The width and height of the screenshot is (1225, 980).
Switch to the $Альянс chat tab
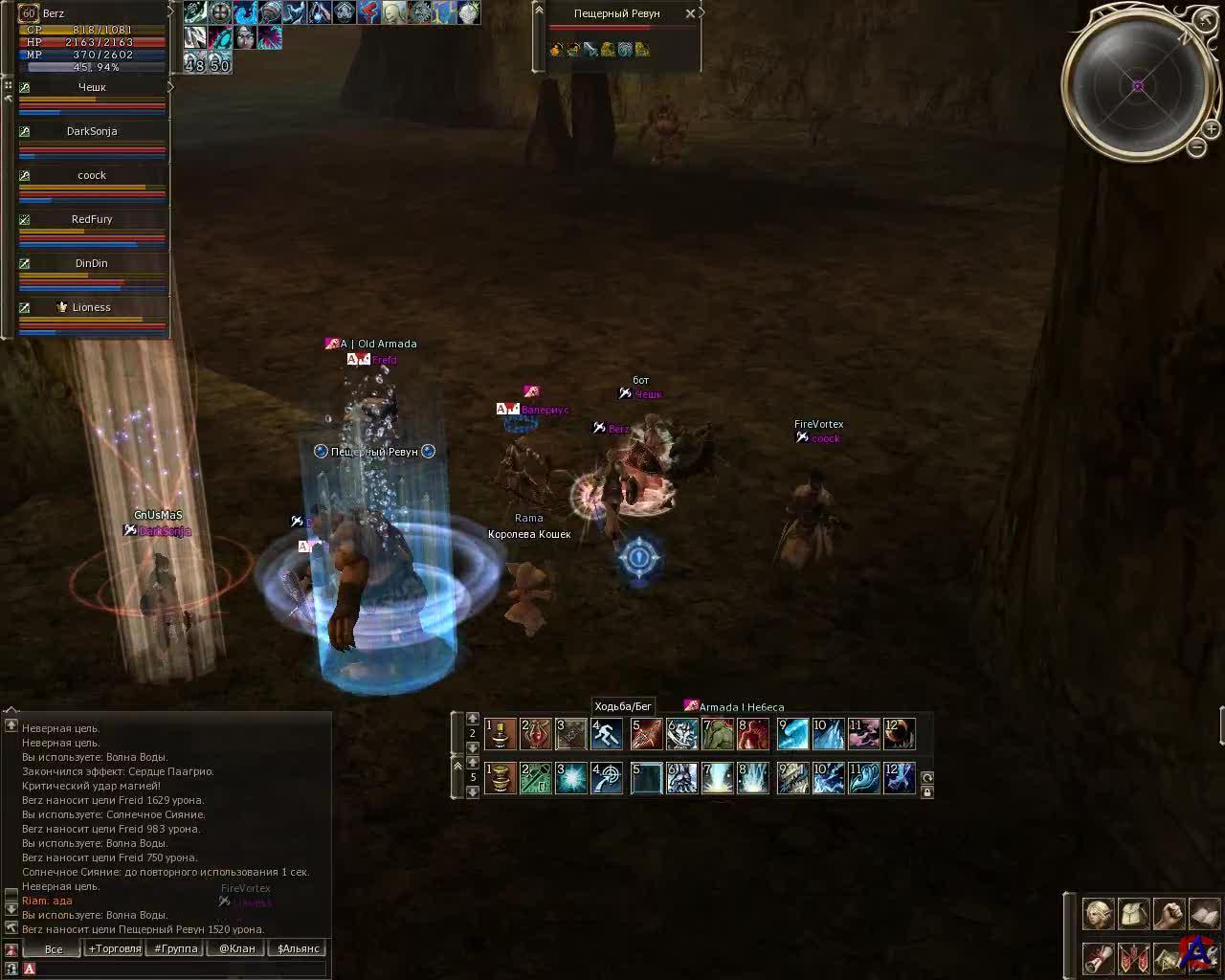pos(298,948)
